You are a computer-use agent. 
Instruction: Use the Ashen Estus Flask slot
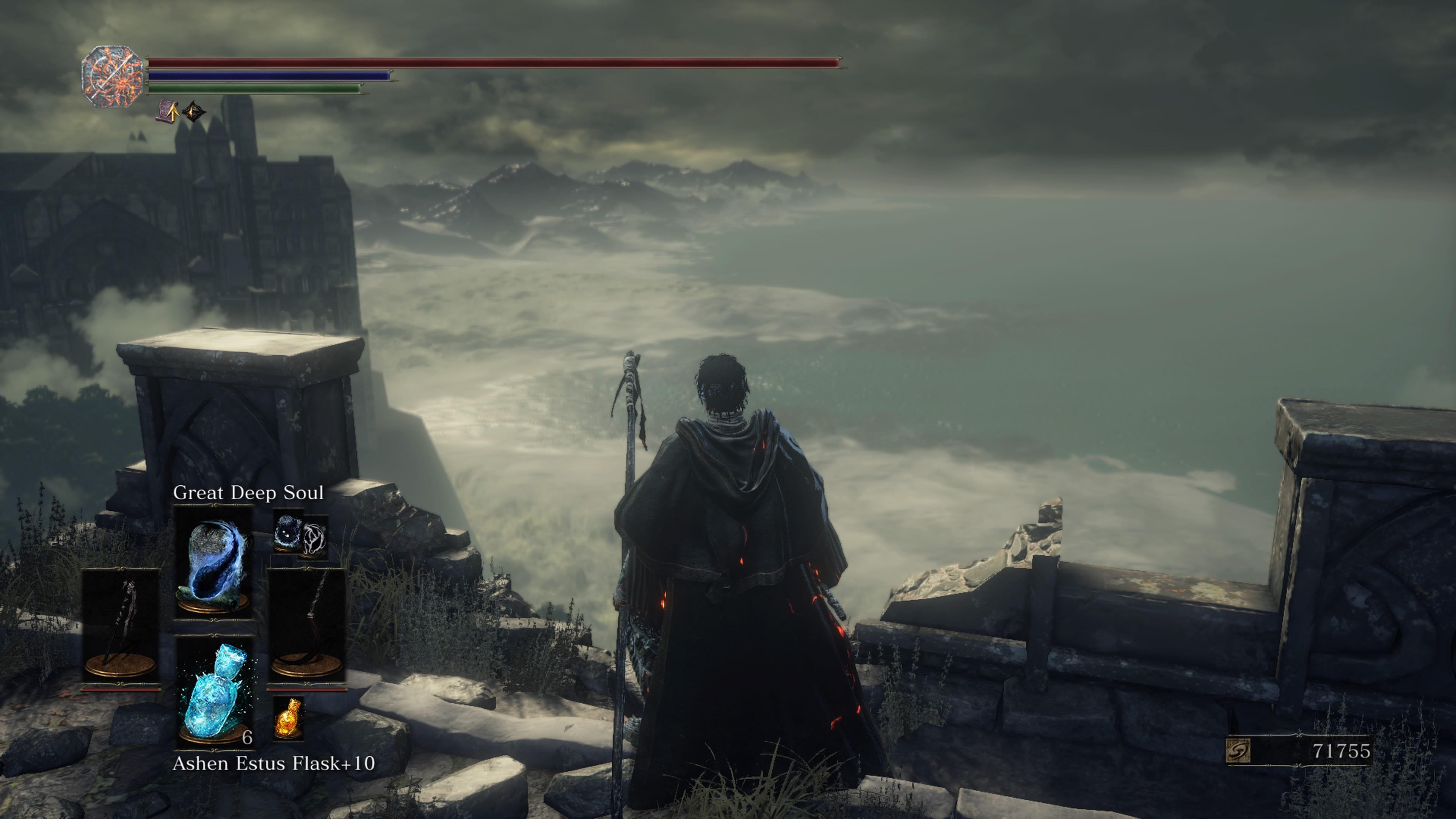[215, 693]
